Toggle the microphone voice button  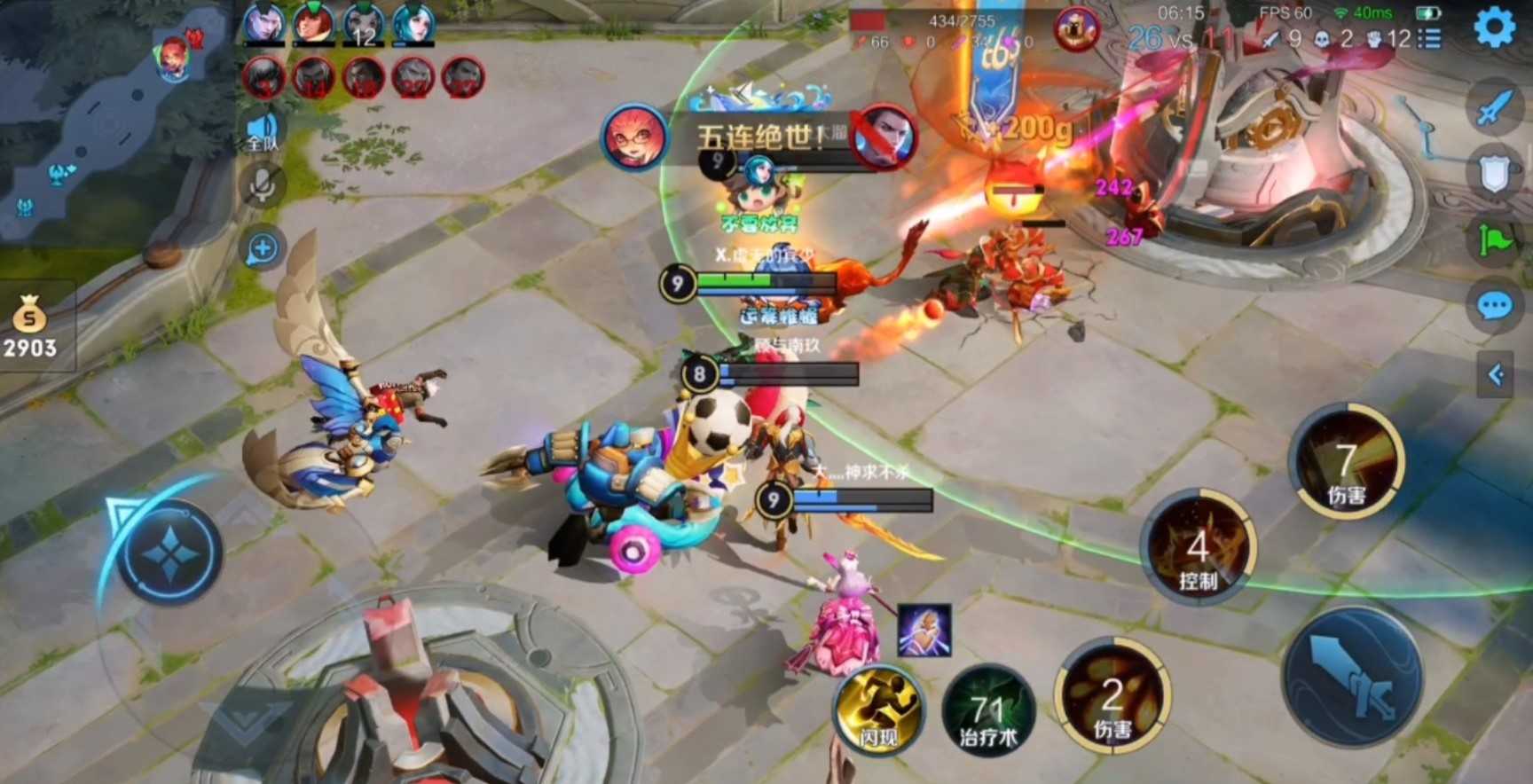coord(263,184)
